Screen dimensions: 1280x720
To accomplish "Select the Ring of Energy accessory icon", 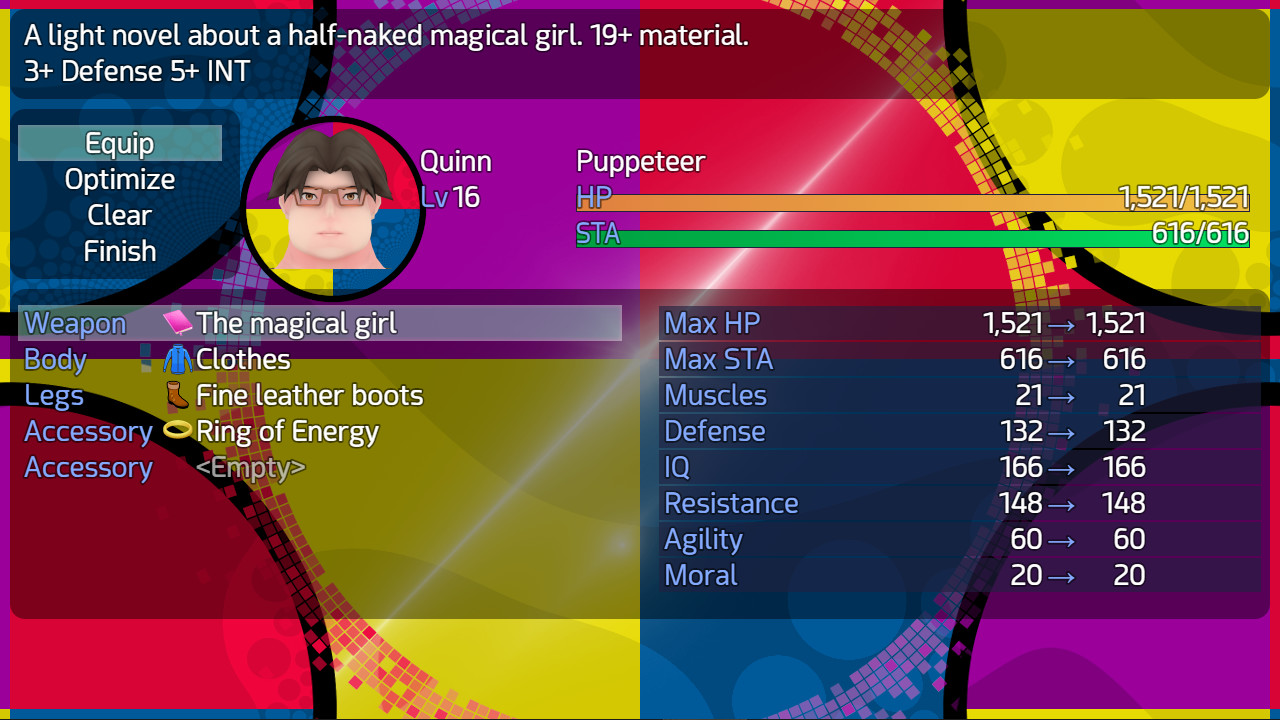I will pos(176,430).
